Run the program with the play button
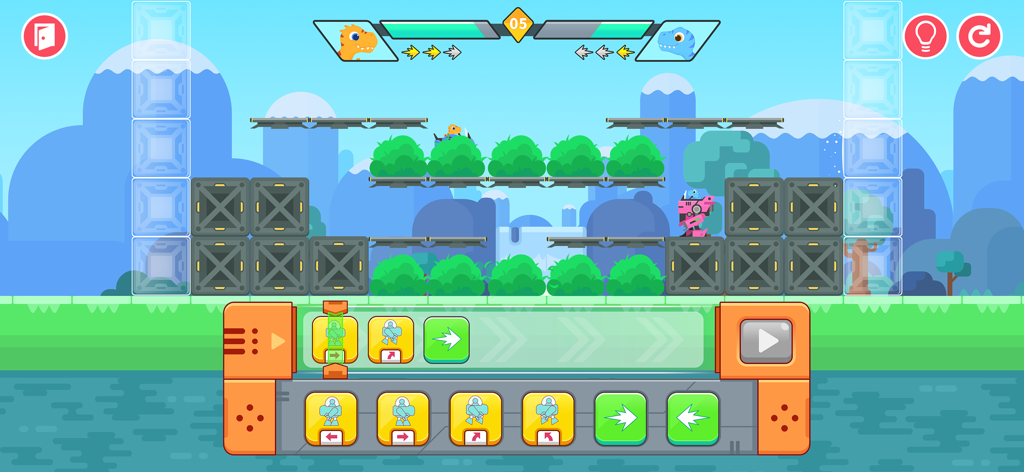Image resolution: width=1024 pixels, height=472 pixels. [766, 341]
